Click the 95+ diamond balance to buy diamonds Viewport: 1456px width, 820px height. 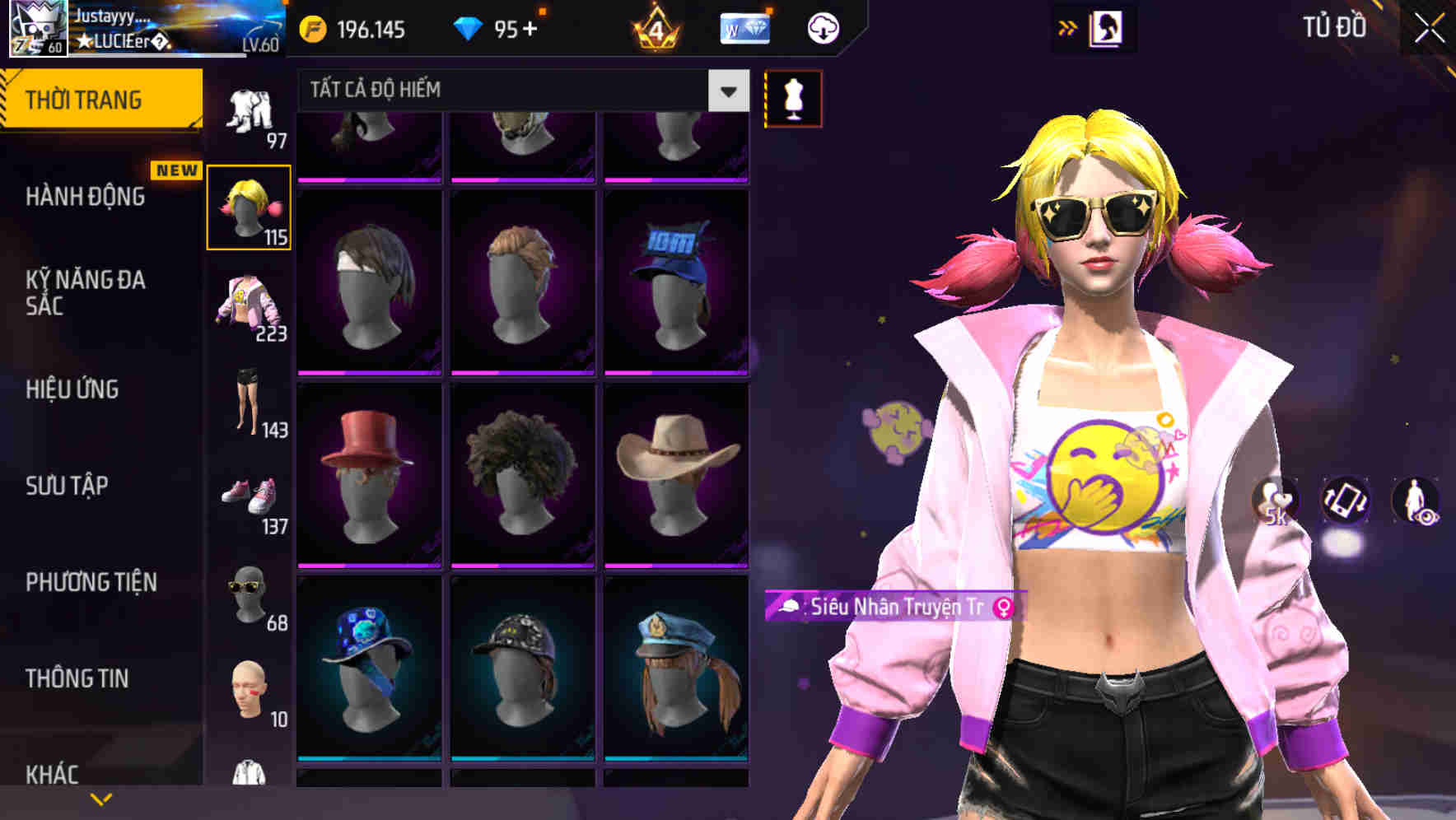[502, 27]
